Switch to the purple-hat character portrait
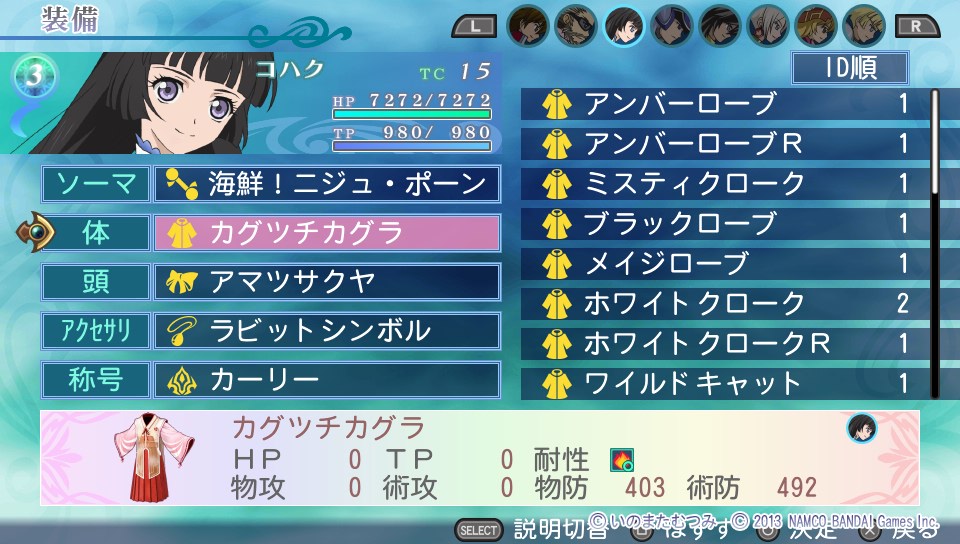The width and height of the screenshot is (960, 544). pos(672,25)
